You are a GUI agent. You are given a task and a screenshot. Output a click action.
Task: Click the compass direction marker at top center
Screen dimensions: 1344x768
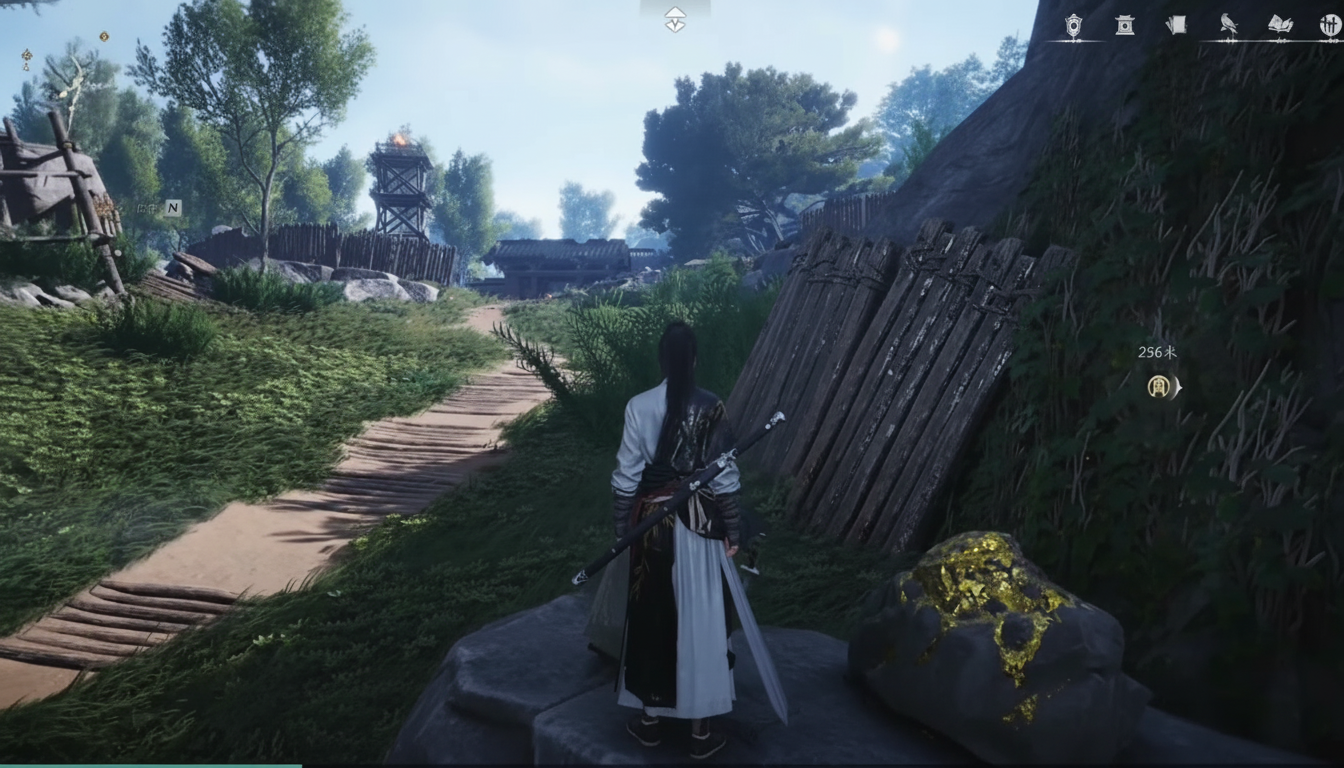(x=675, y=19)
